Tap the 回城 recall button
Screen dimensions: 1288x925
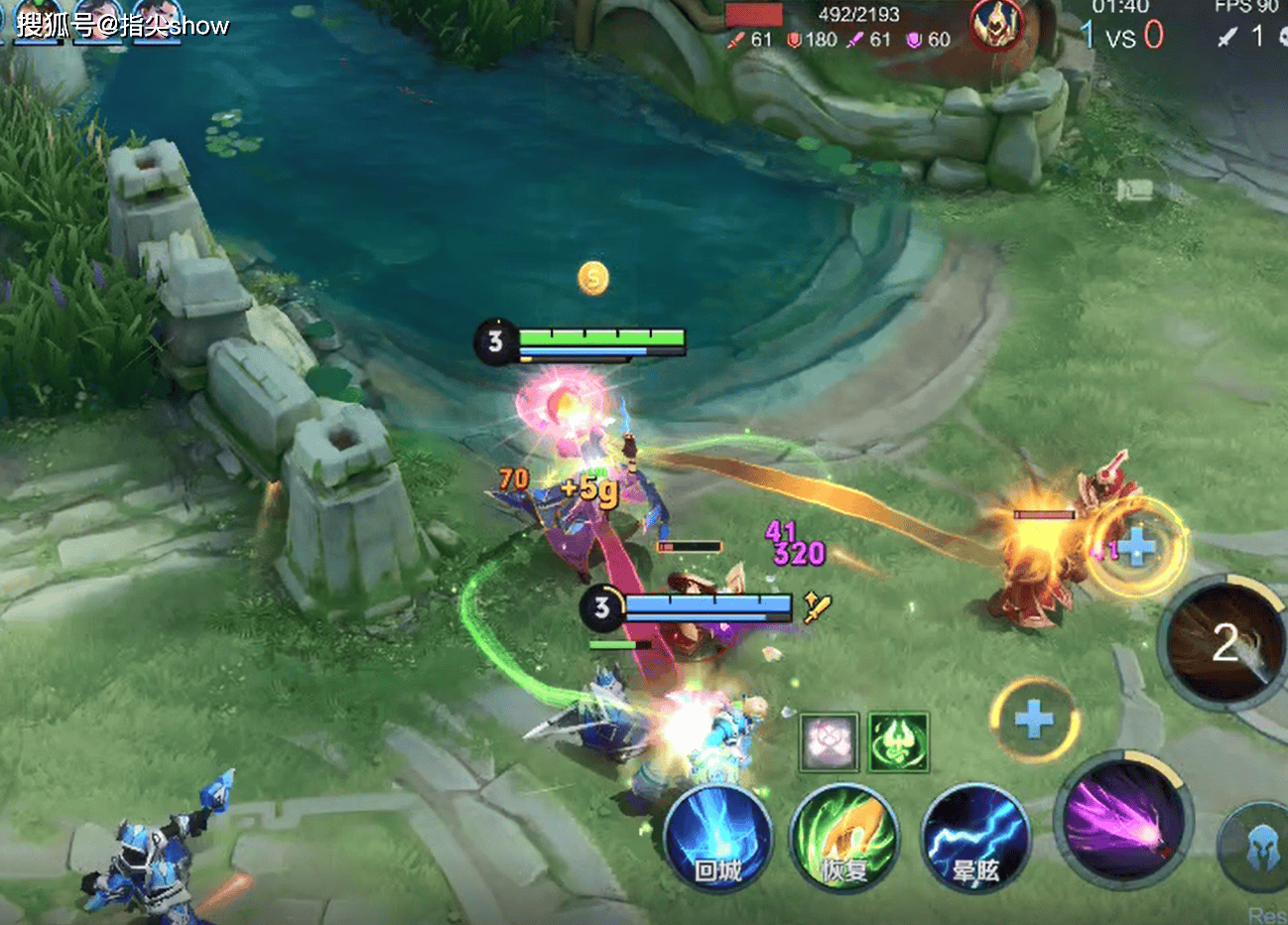717,837
